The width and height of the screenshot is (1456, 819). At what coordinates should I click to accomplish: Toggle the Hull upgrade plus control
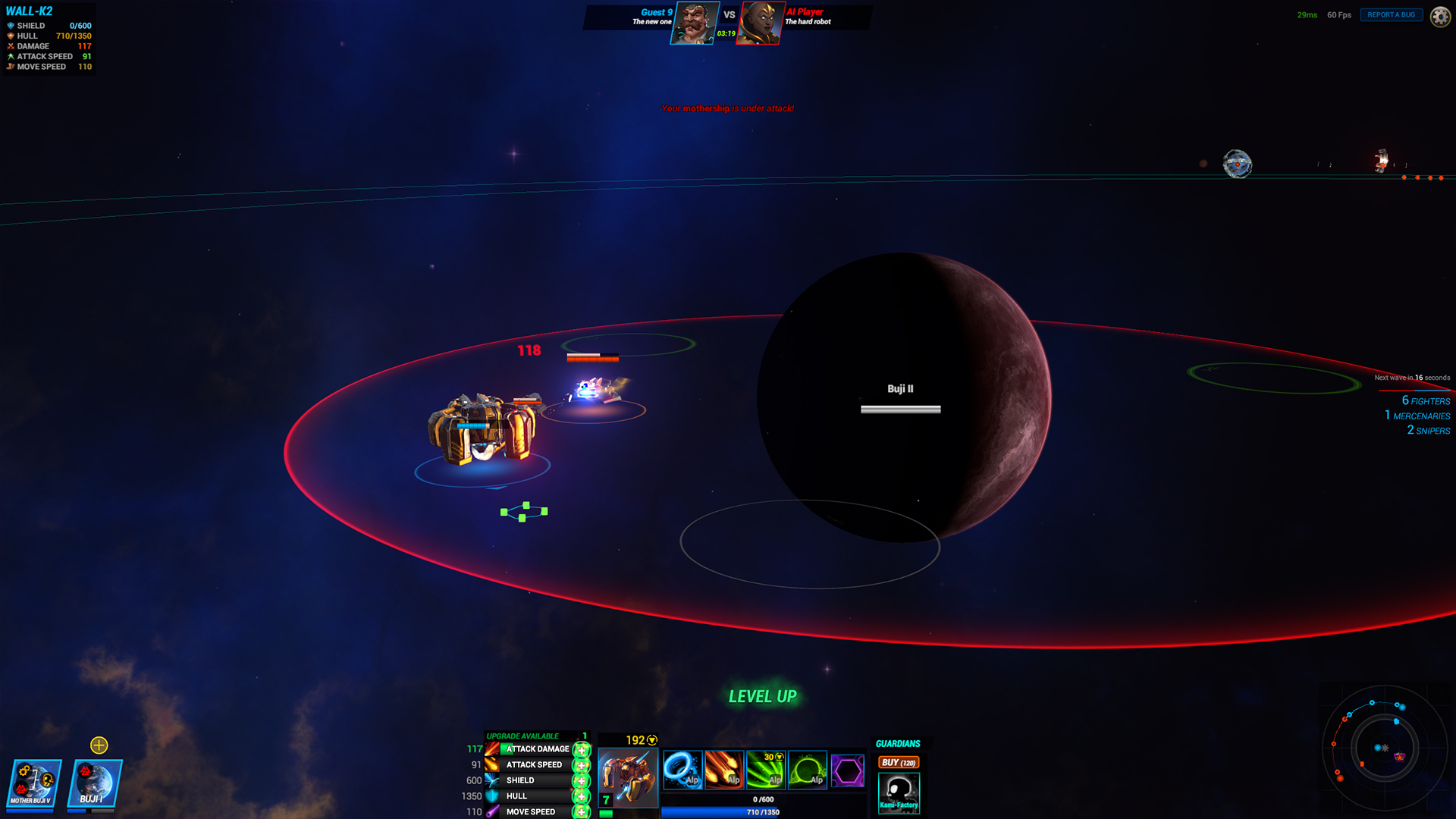[x=580, y=796]
